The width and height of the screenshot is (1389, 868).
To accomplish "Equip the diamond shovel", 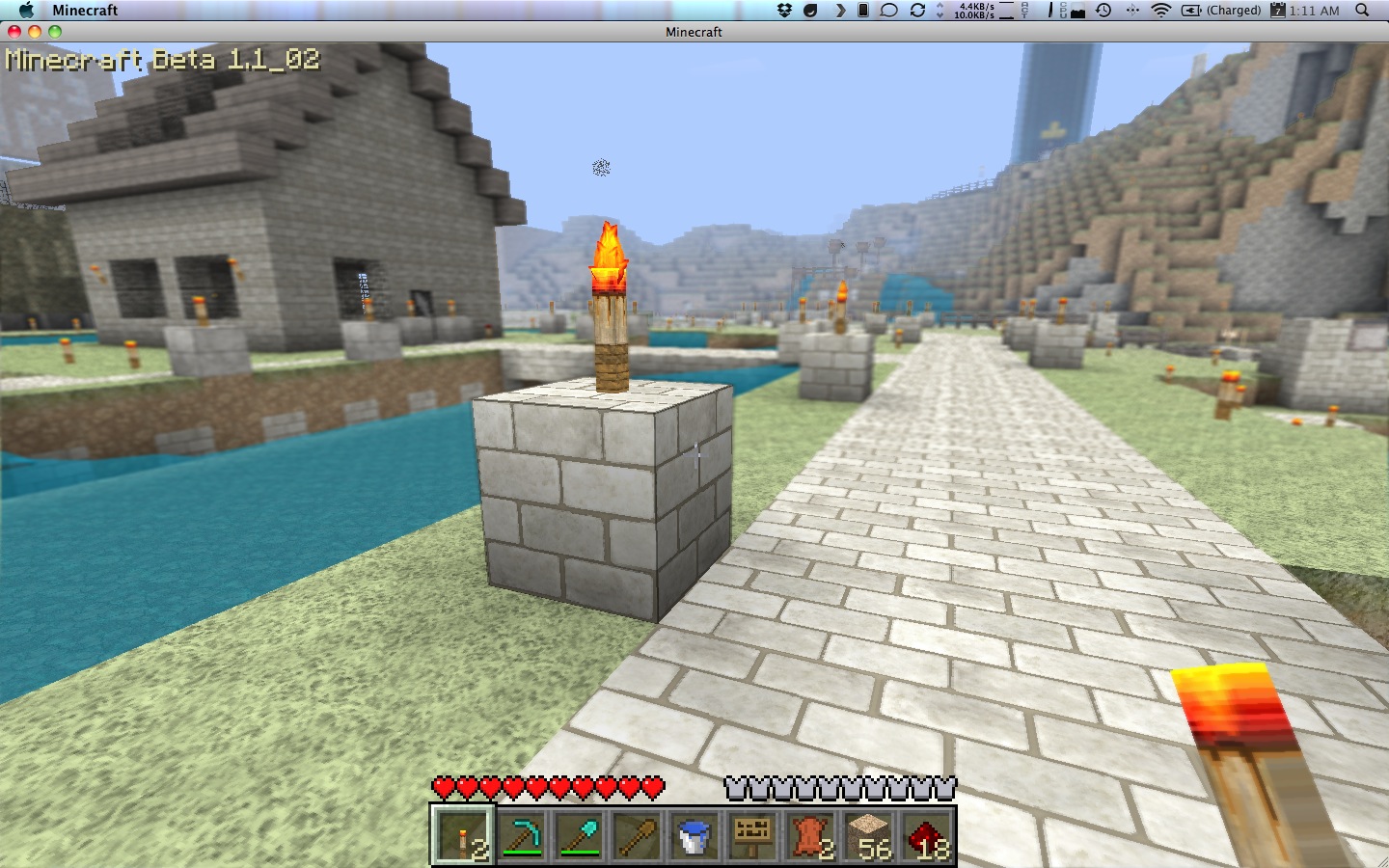I will (579, 835).
